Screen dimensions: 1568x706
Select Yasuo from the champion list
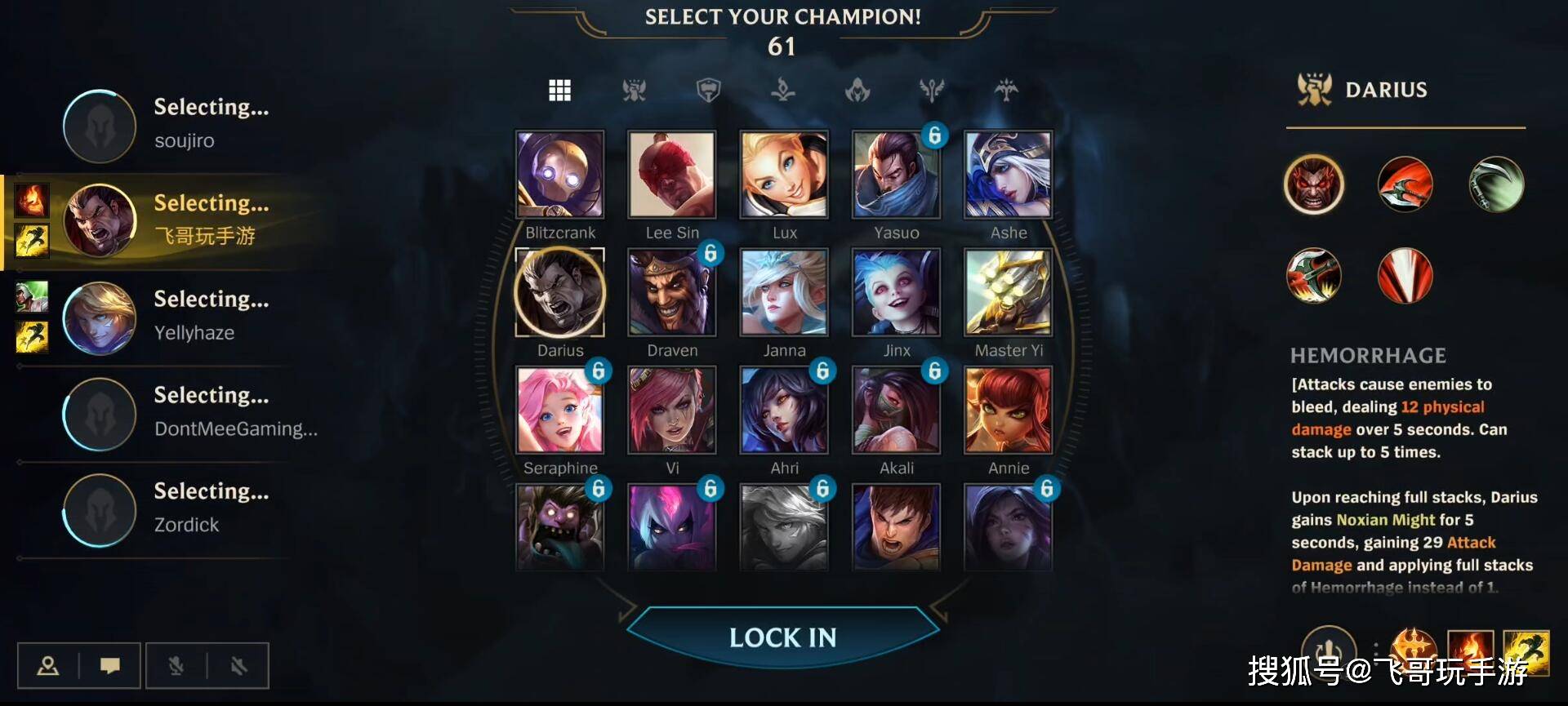[896, 175]
